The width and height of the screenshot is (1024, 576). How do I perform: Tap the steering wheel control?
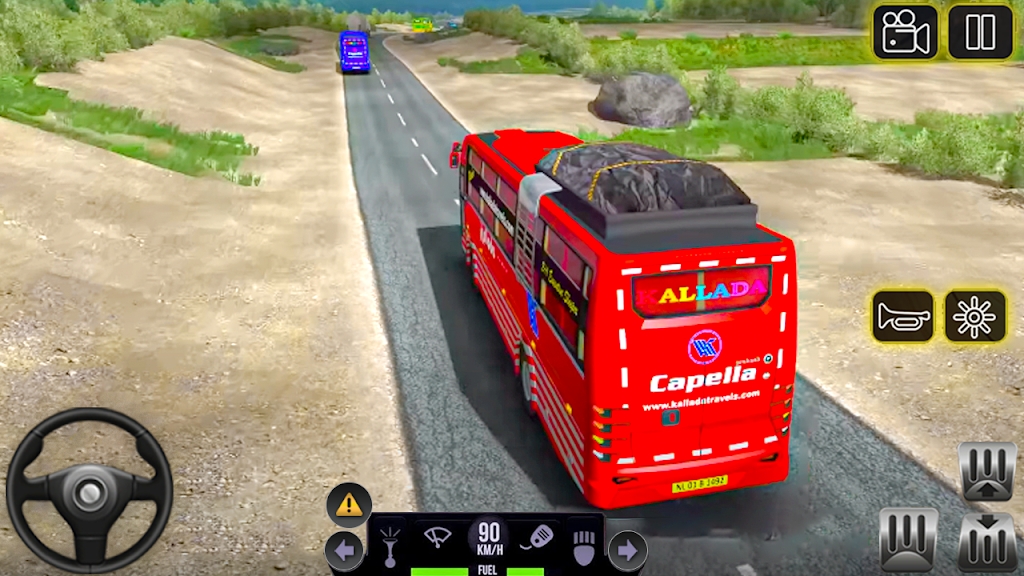(89, 490)
